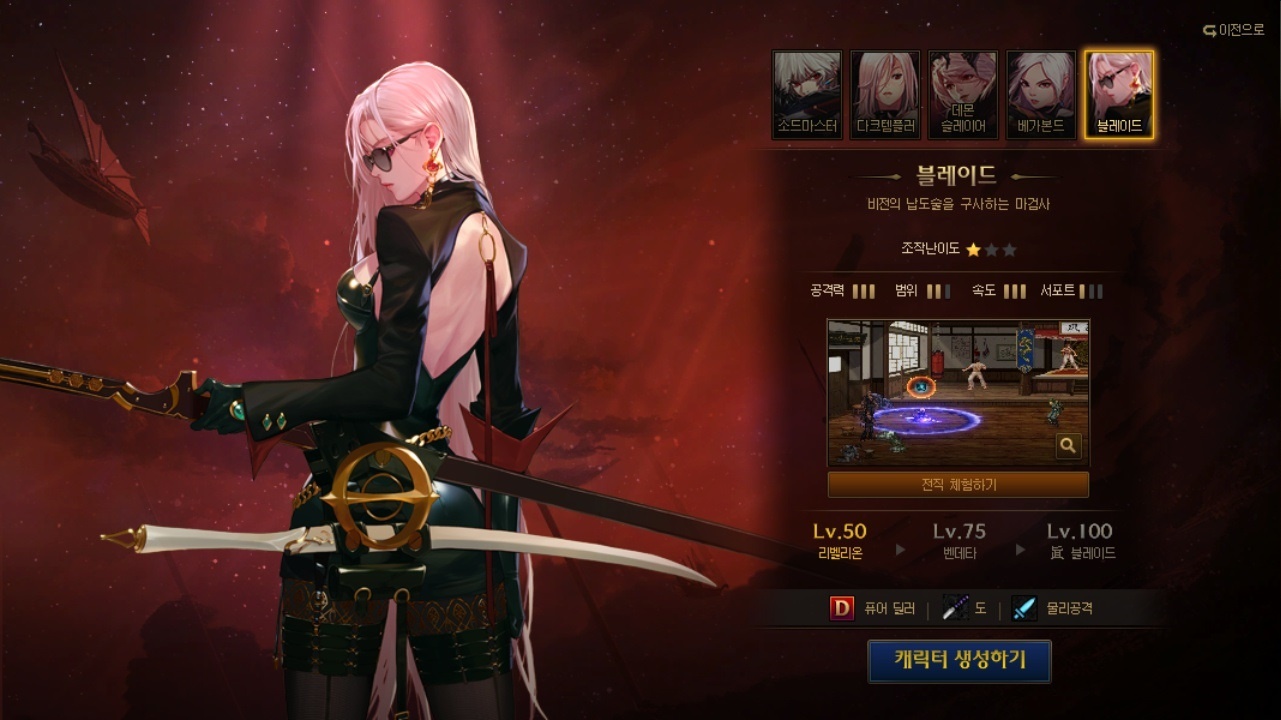
Task: Start the 전직 체험하기 class trial
Action: click(958, 485)
